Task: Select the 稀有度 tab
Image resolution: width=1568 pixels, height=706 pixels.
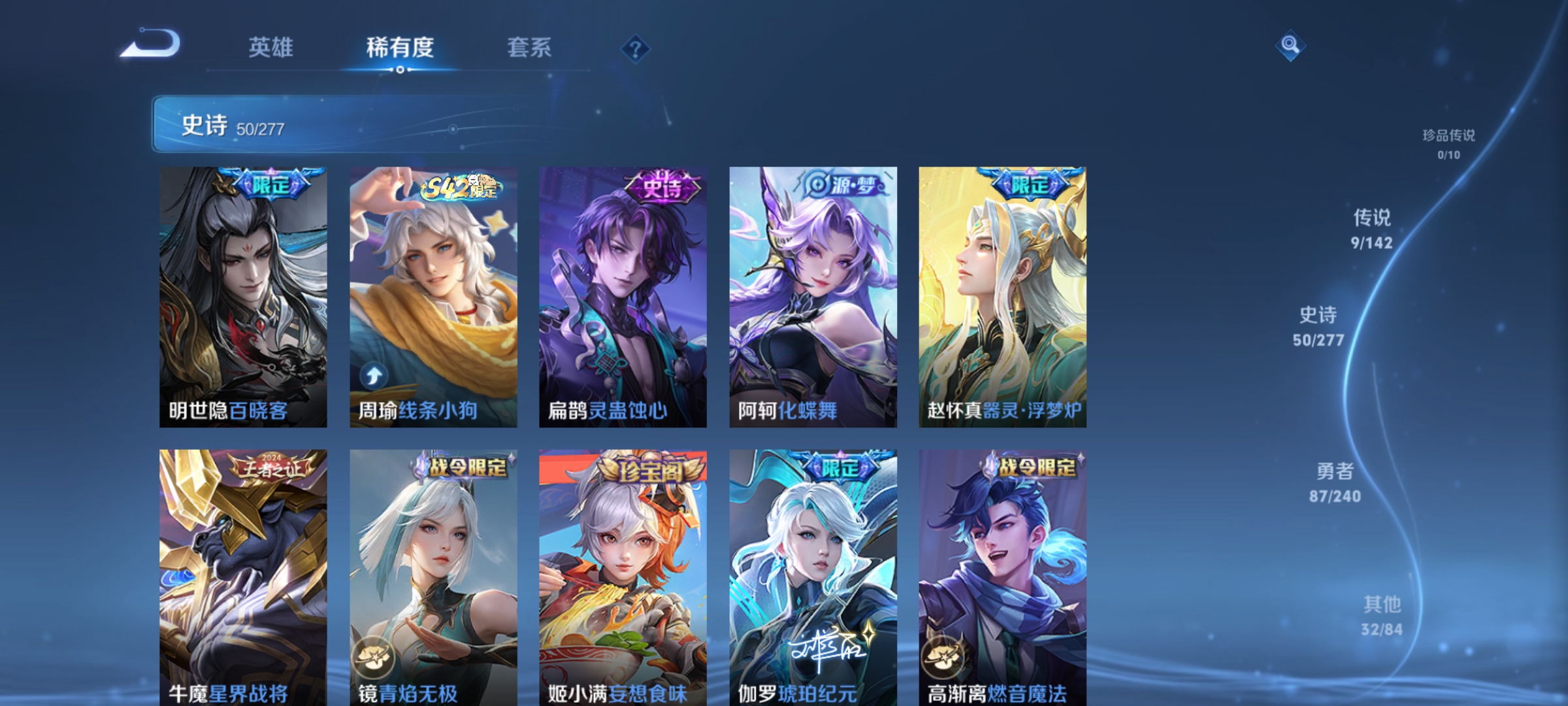Action: coord(400,48)
